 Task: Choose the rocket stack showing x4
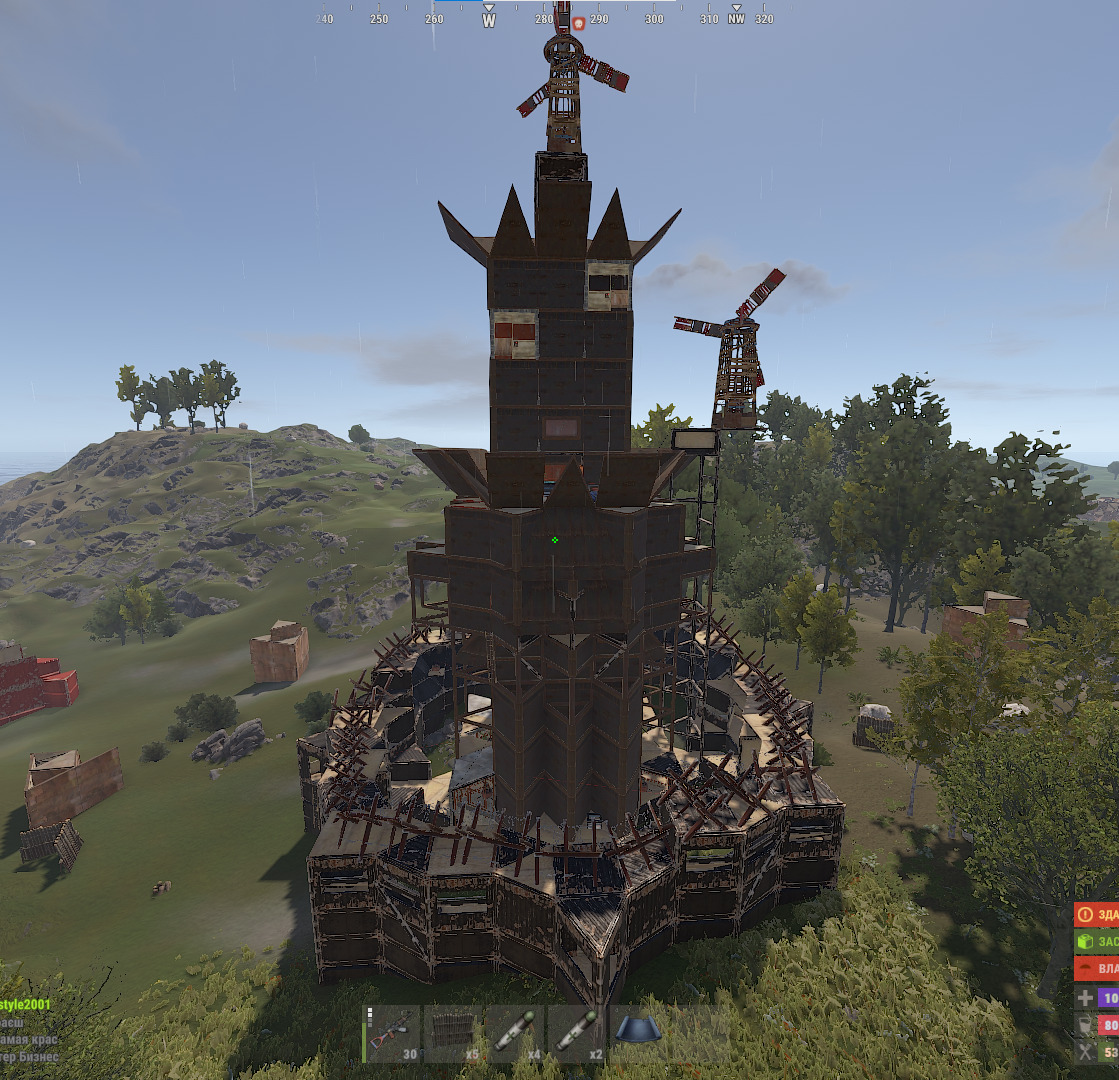pos(515,1033)
